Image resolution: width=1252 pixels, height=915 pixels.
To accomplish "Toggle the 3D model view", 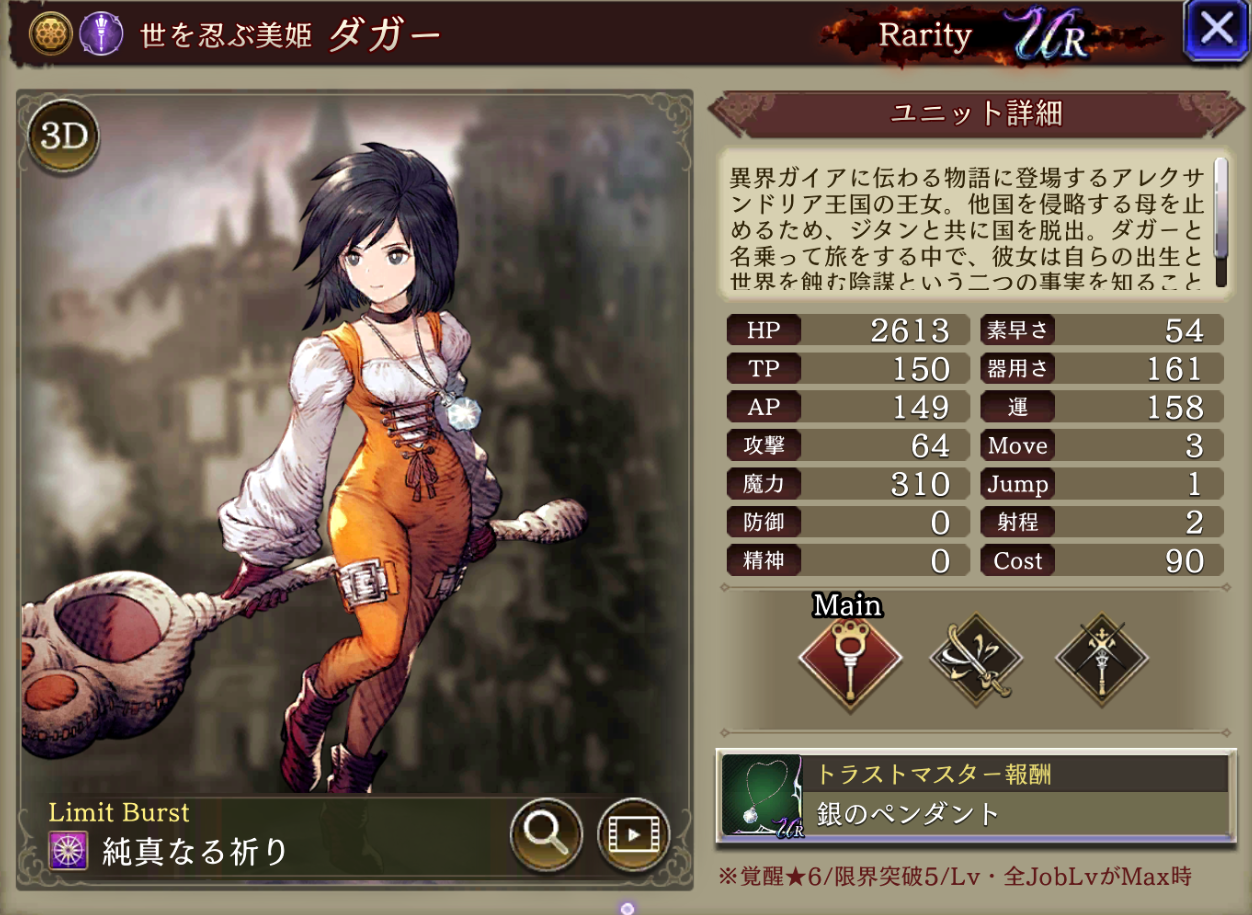I will [64, 137].
